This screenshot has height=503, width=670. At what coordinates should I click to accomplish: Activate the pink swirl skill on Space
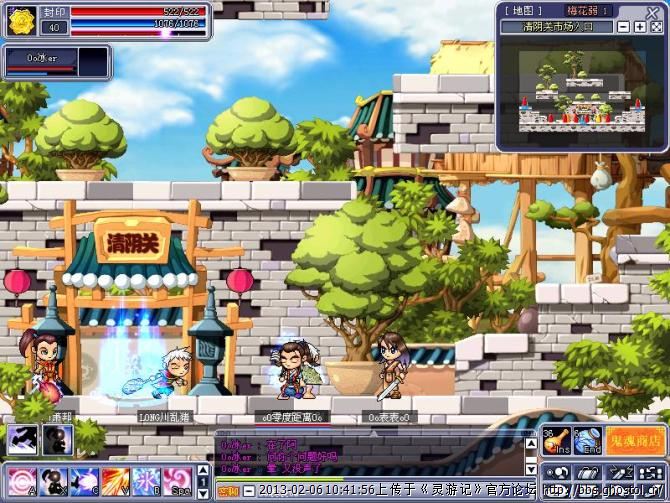pyautogui.click(x=177, y=480)
